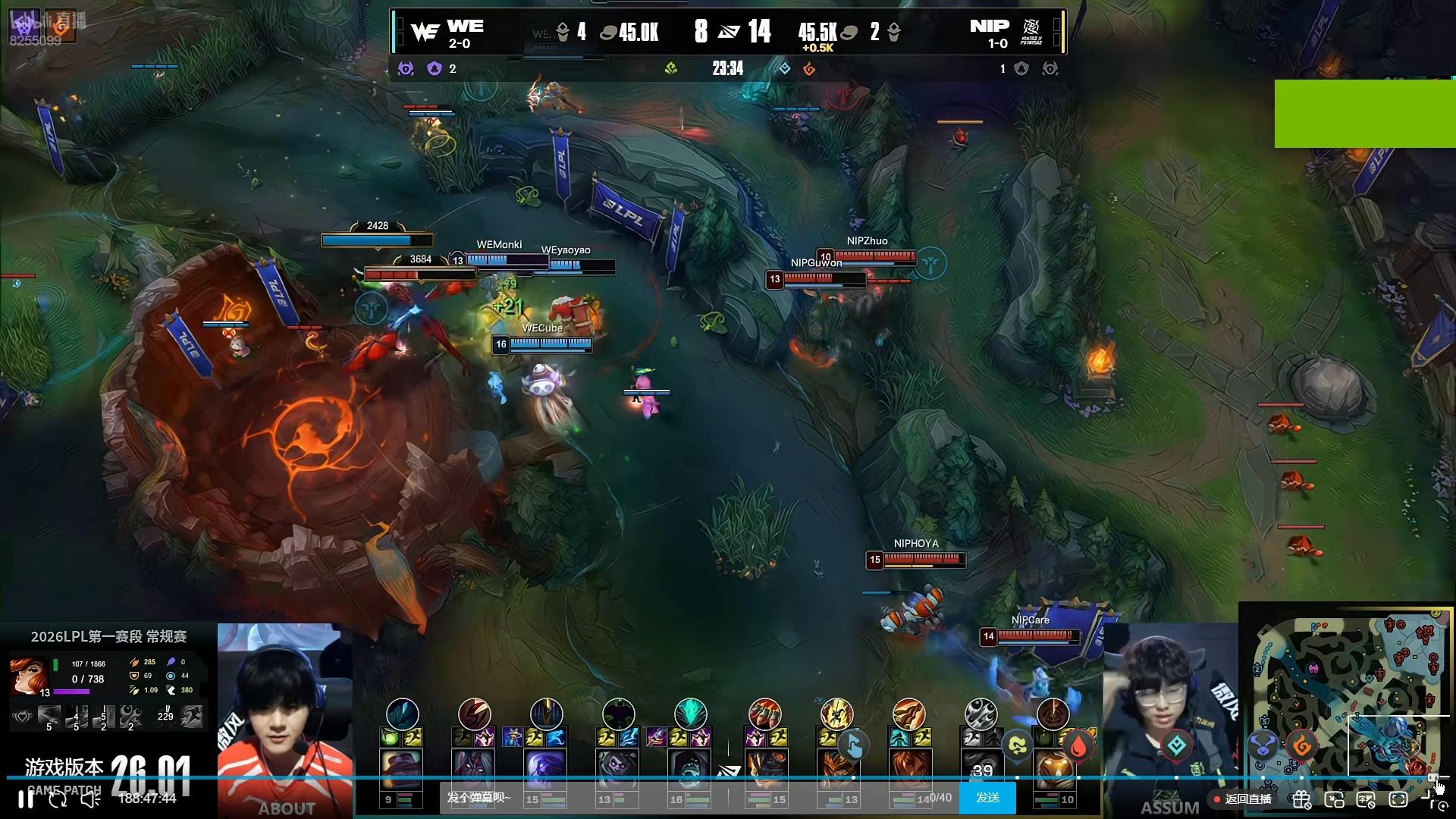The width and height of the screenshot is (1456, 819).
Task: Select the level 9 champion portrait
Action: pyautogui.click(x=401, y=768)
